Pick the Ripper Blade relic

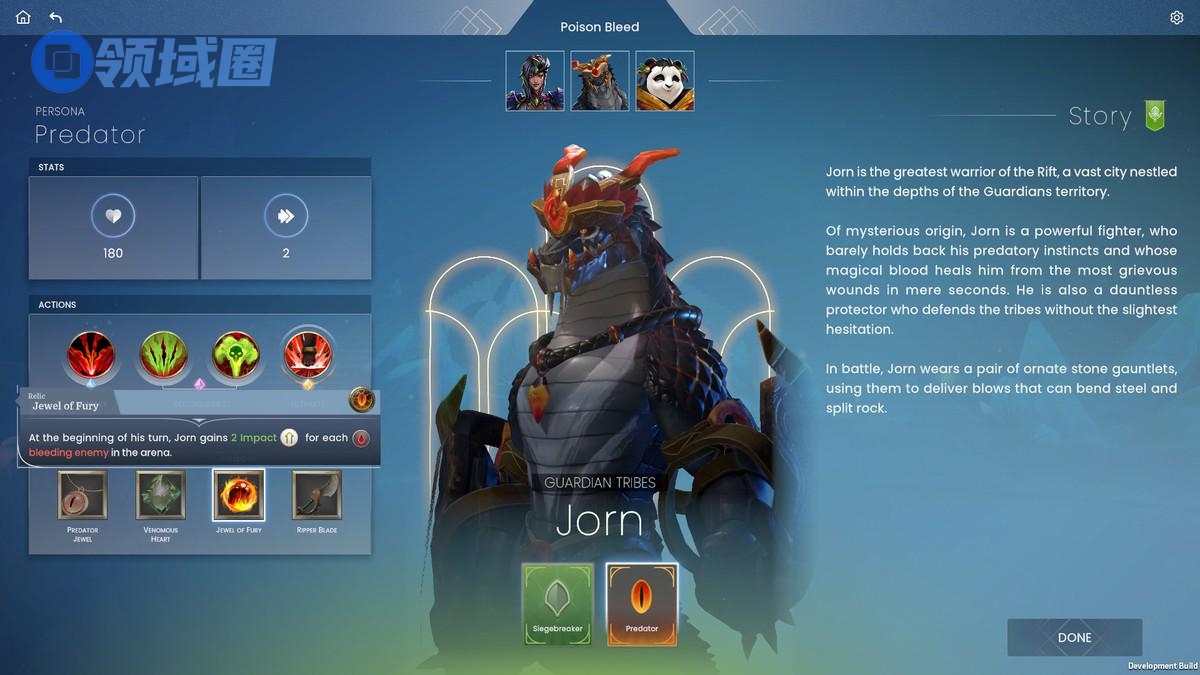click(317, 495)
